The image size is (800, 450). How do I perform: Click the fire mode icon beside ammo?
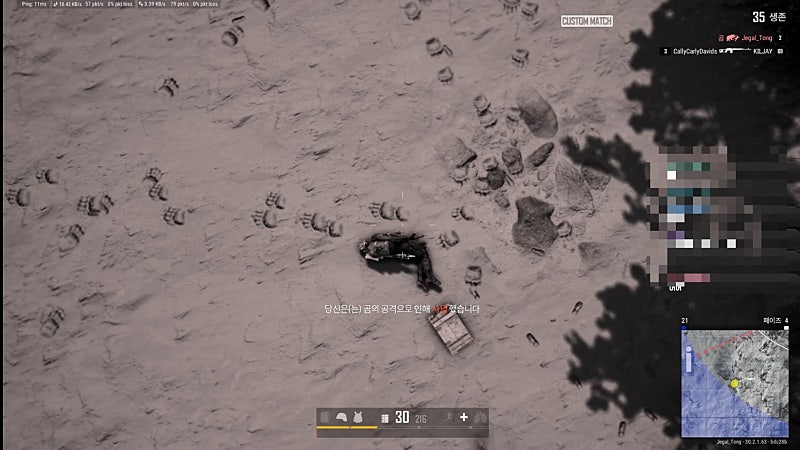(384, 417)
